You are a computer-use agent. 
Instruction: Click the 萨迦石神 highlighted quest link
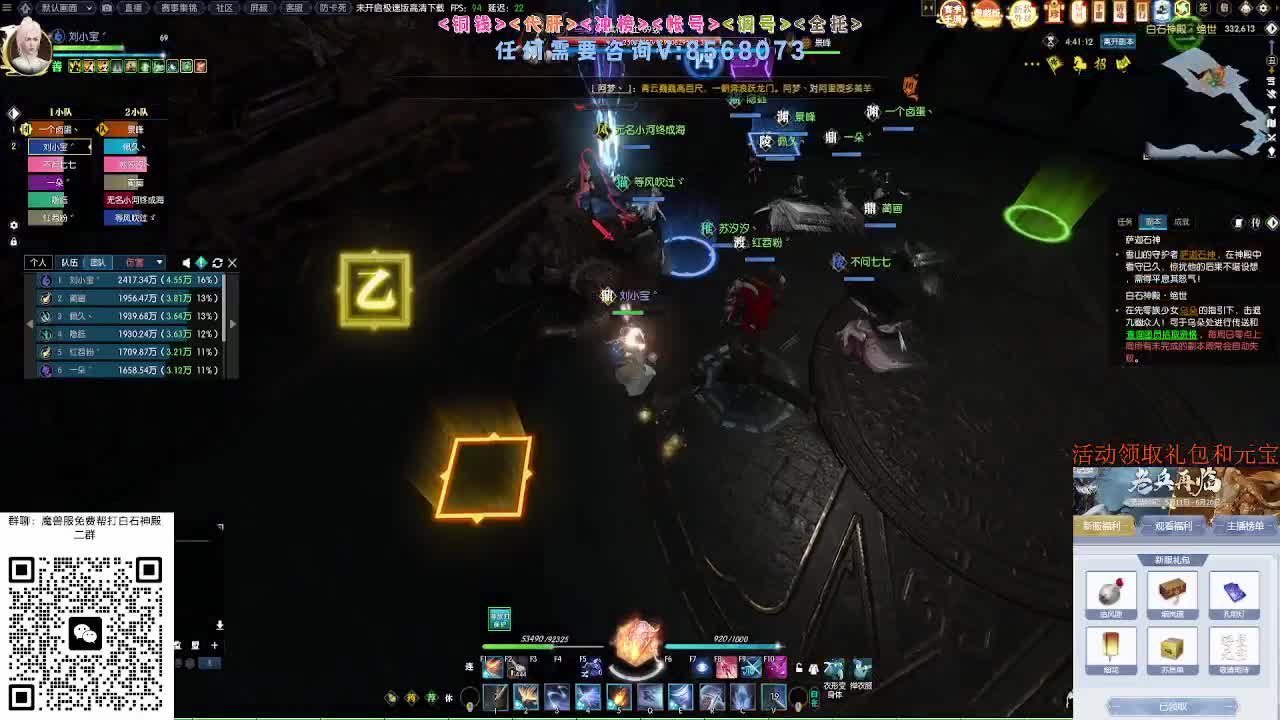pos(1198,255)
